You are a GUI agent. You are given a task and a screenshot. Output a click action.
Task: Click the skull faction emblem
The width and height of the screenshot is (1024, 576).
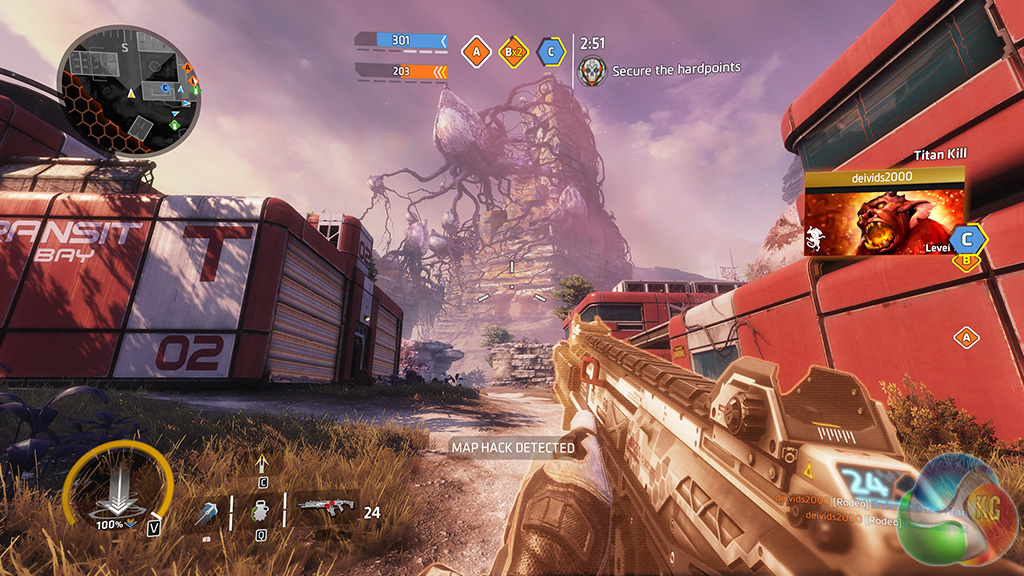tap(591, 70)
